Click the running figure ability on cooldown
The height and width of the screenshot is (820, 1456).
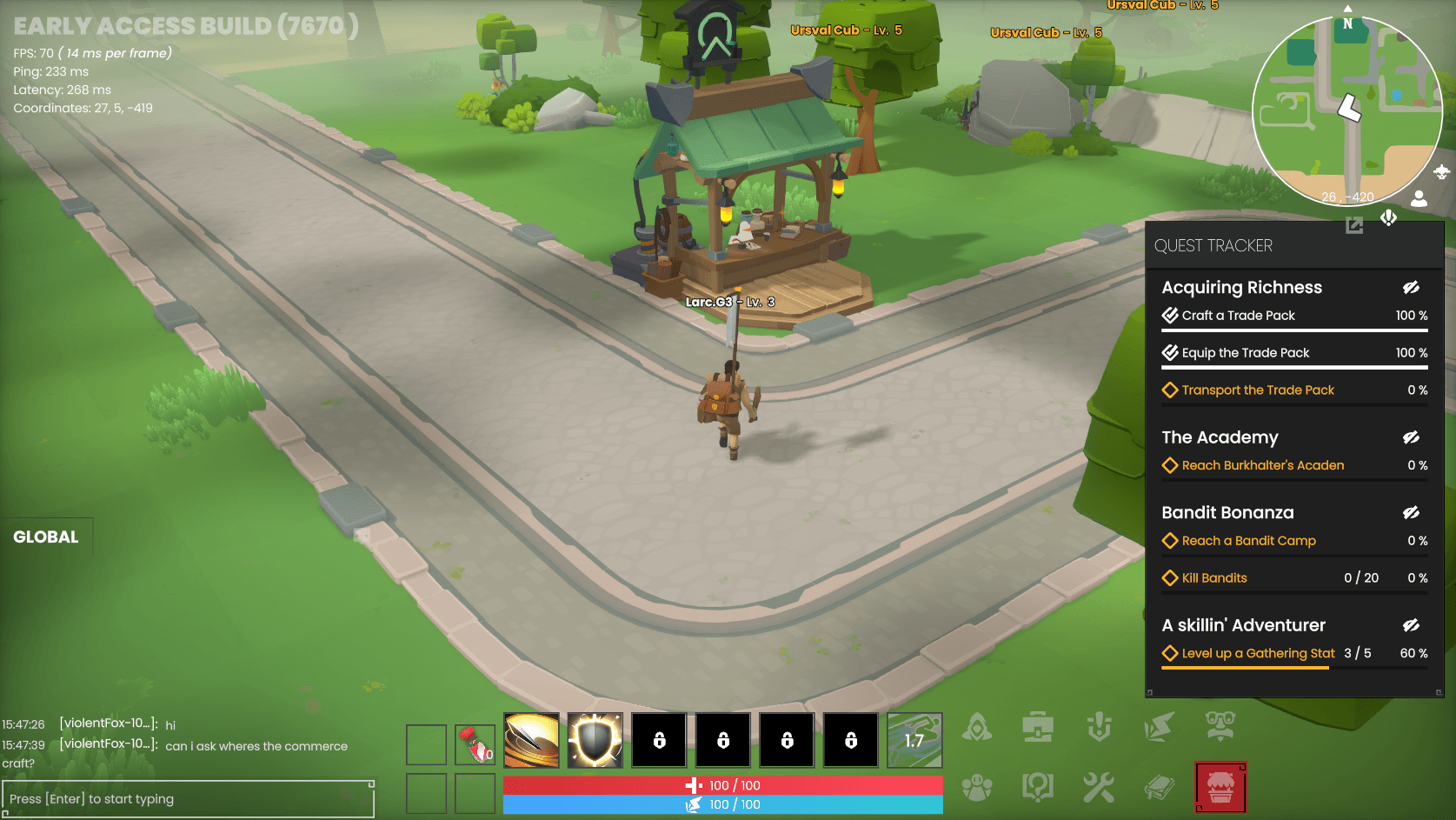click(914, 741)
